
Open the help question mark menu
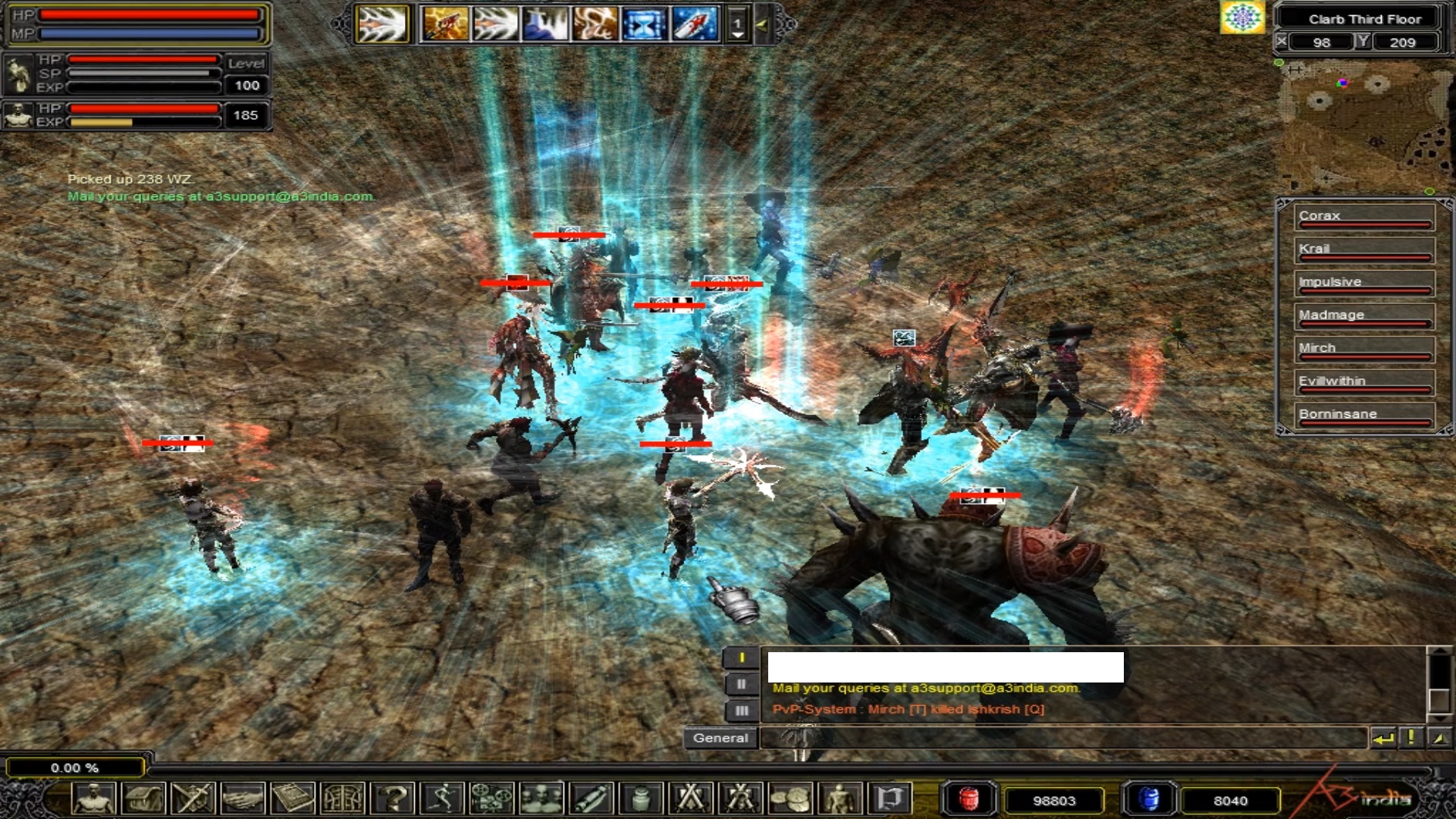tap(393, 799)
